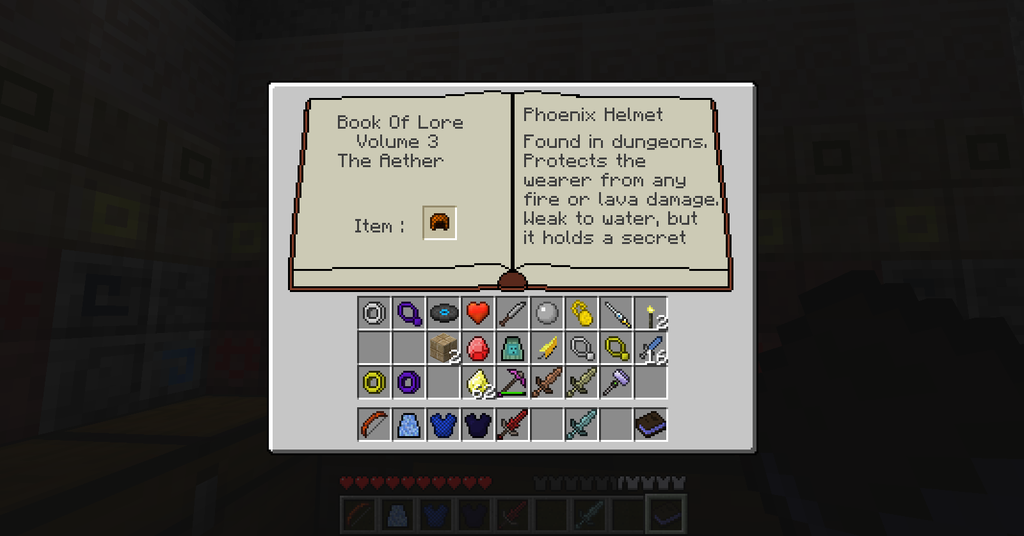Click the blue darts stack of 16

point(652,348)
